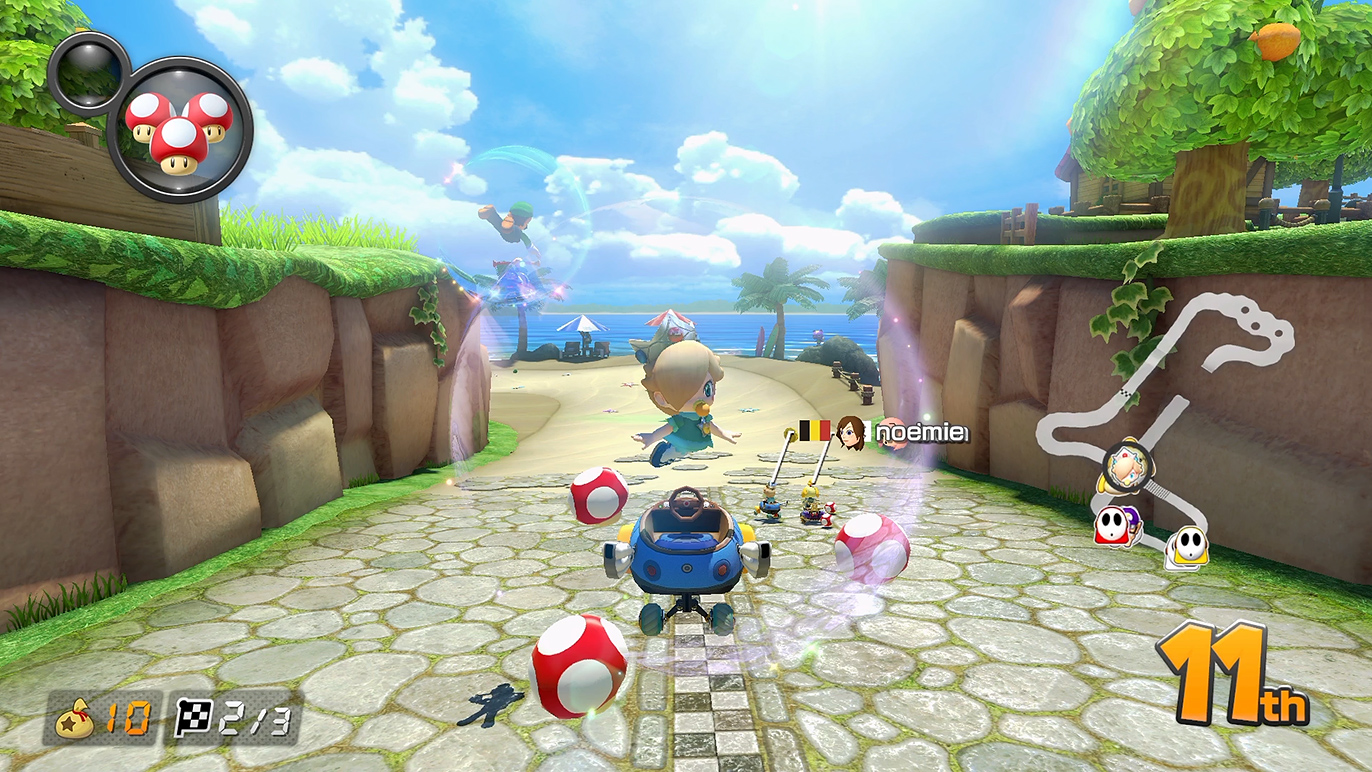Click the small empty secondary item slot
The image size is (1372, 772).
click(88, 72)
